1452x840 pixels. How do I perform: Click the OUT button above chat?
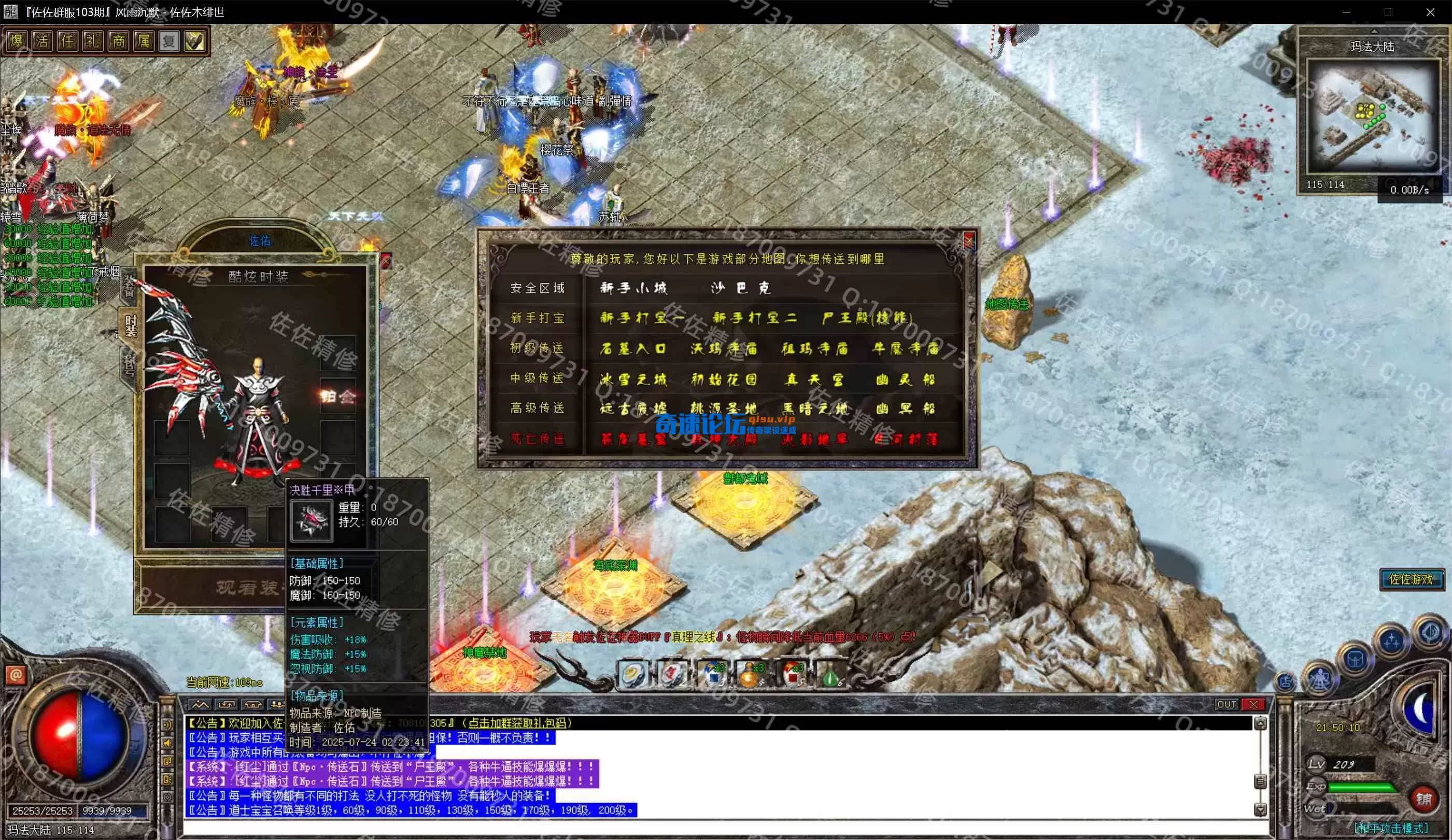point(1226,704)
